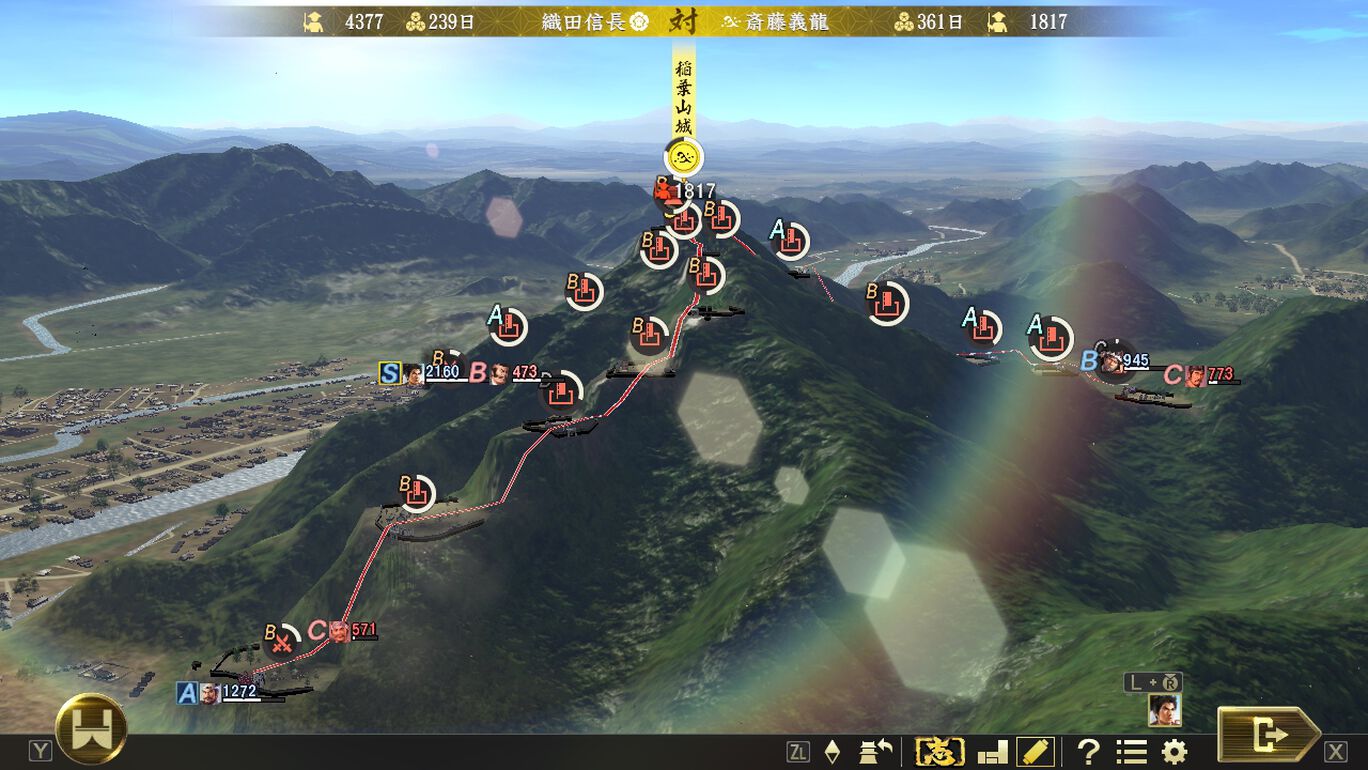Screen dimensions: 1368x770
Task: Select the enemy B-rank unit with 473 troops
Action: click(498, 374)
